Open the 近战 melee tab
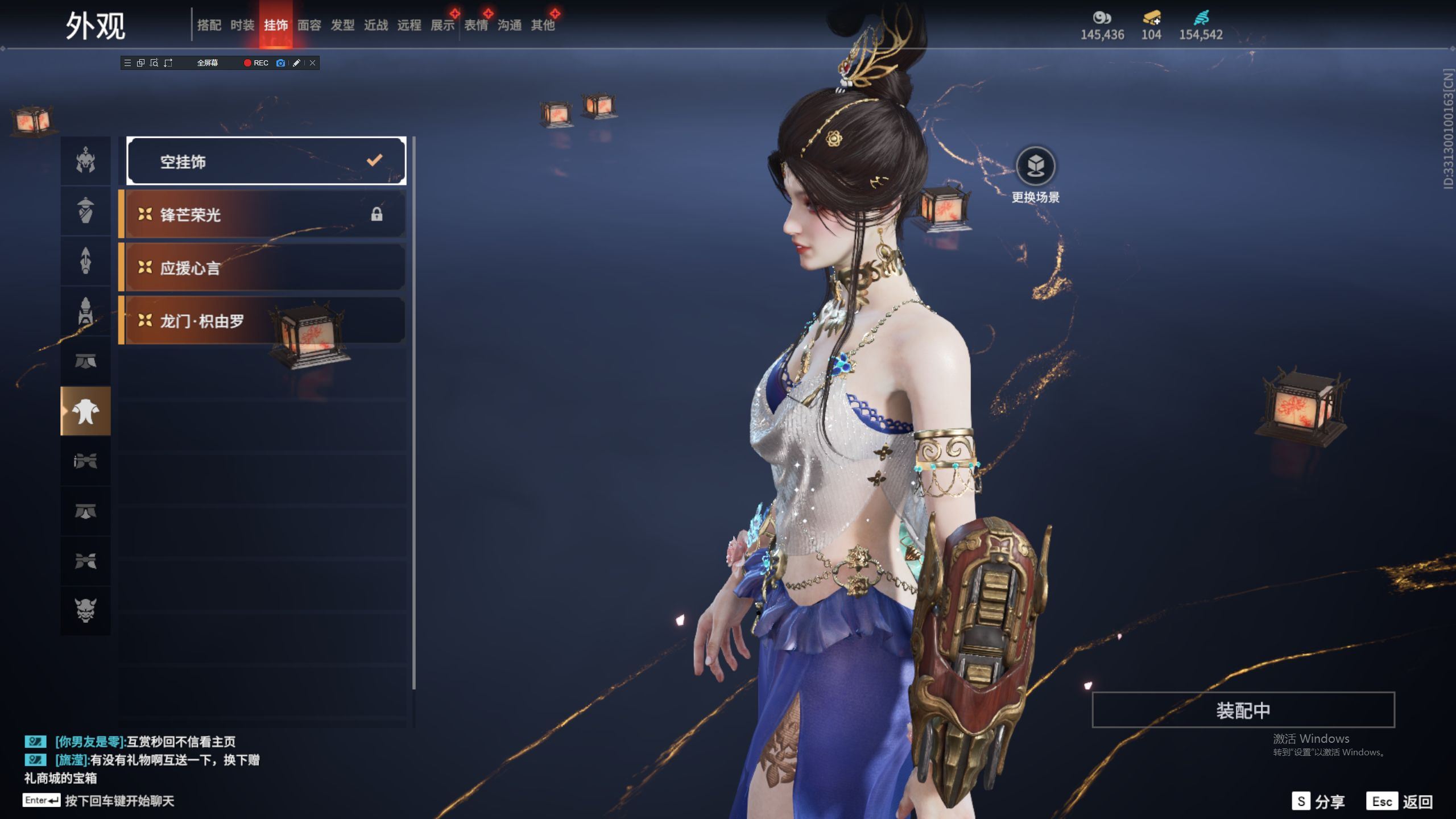Image resolution: width=1456 pixels, height=819 pixels. click(376, 25)
